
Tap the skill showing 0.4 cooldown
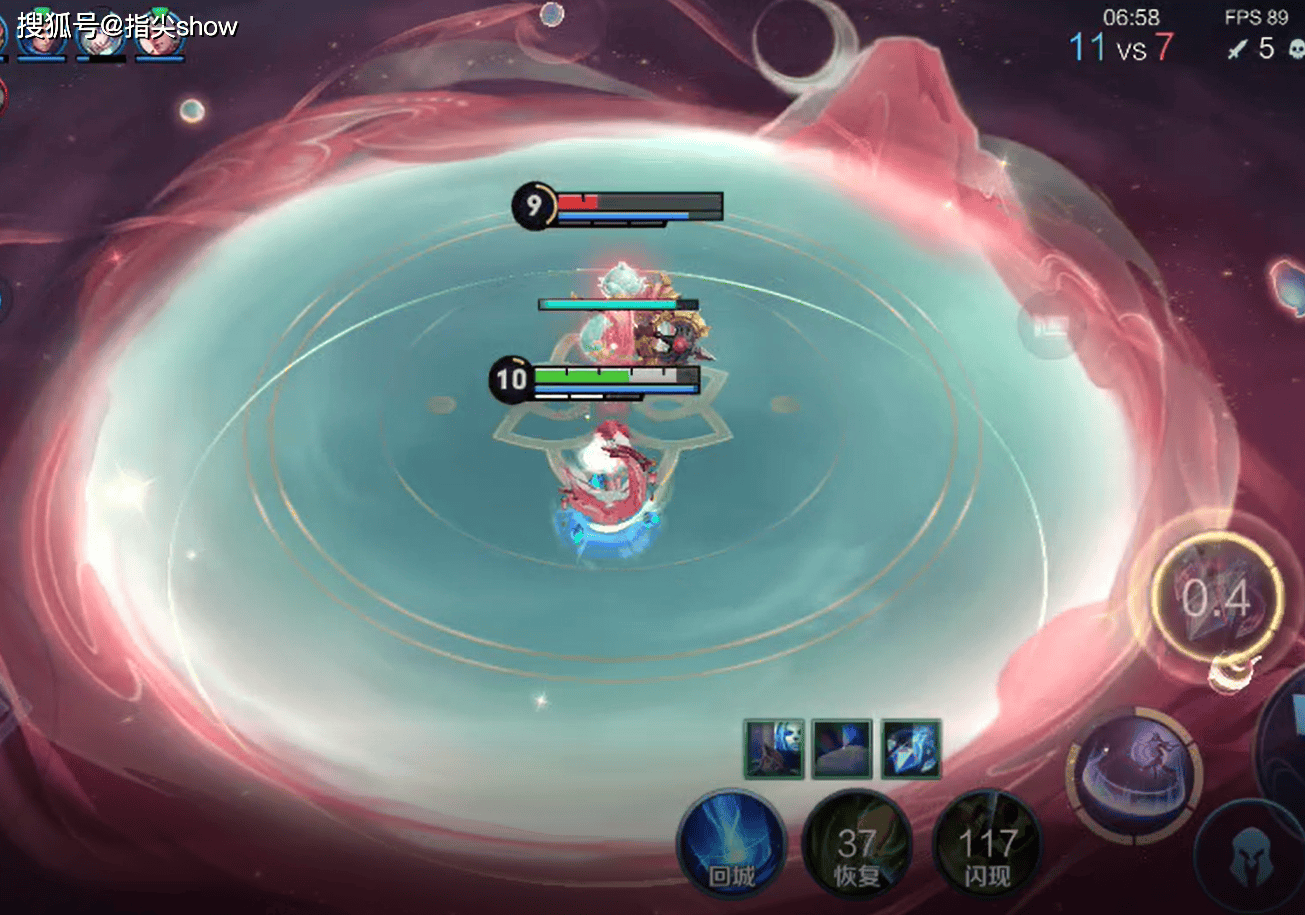[x=1216, y=599]
